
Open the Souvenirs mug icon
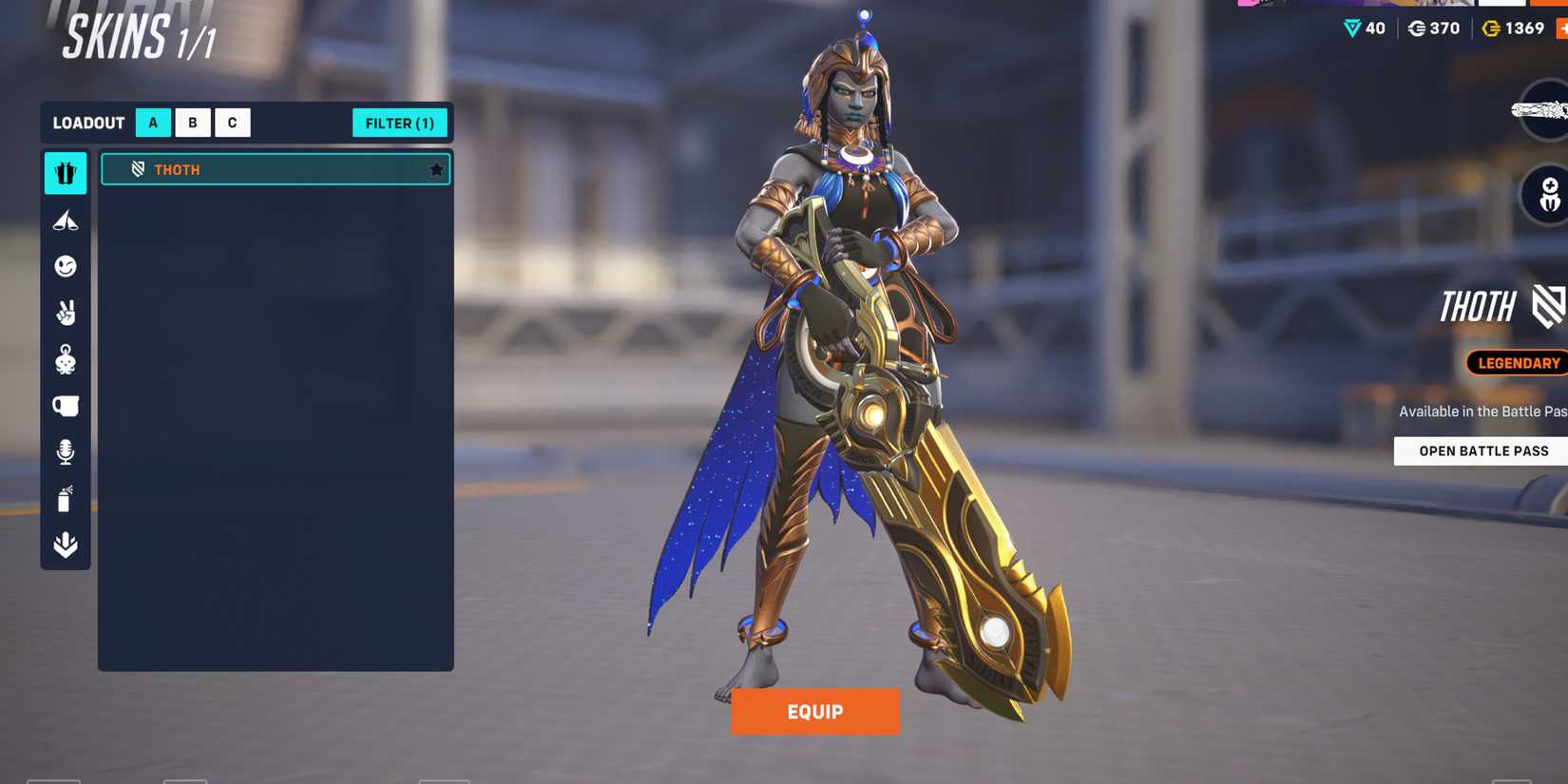pyautogui.click(x=65, y=405)
